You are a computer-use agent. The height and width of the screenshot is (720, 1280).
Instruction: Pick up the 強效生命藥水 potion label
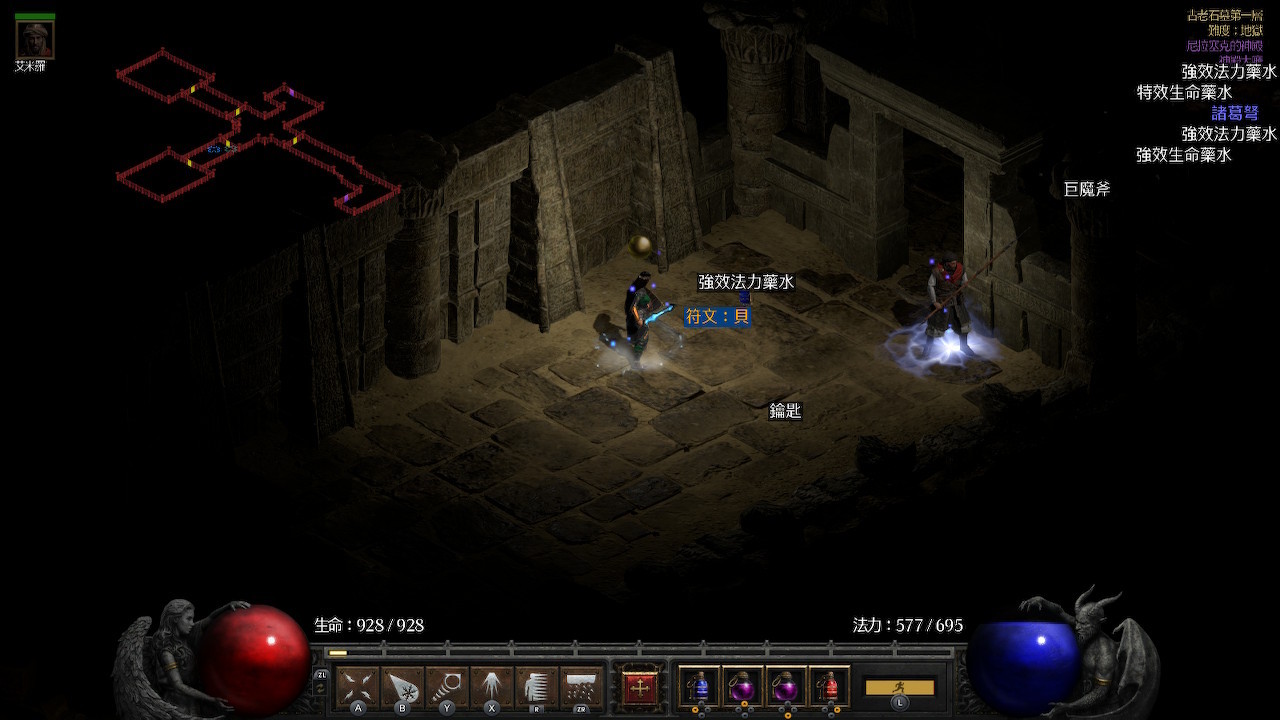(1184, 155)
